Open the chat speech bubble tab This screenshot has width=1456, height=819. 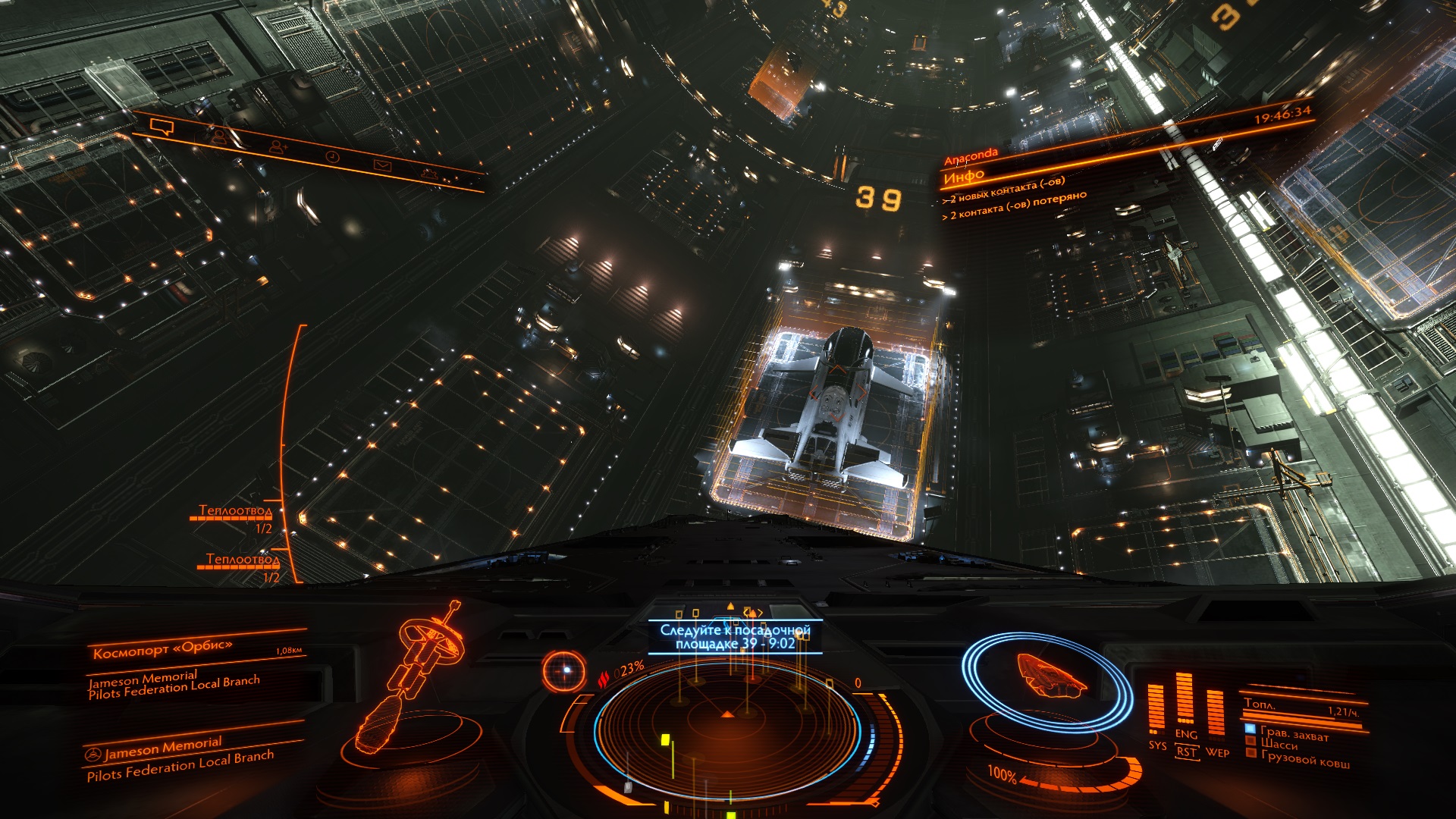pyautogui.click(x=162, y=126)
